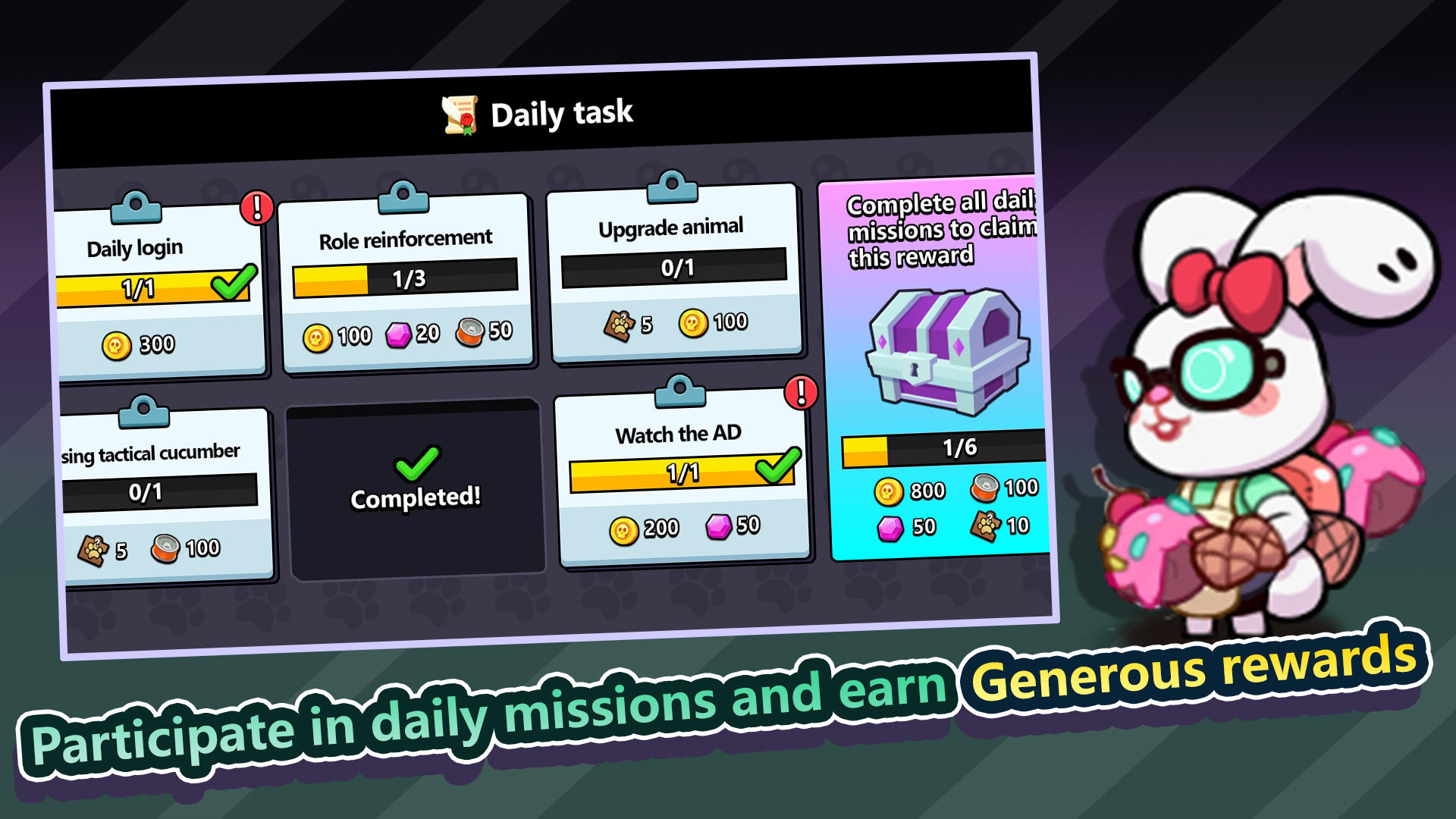
Task: Click the scroll icon beside Daily task title
Action: coord(460,114)
